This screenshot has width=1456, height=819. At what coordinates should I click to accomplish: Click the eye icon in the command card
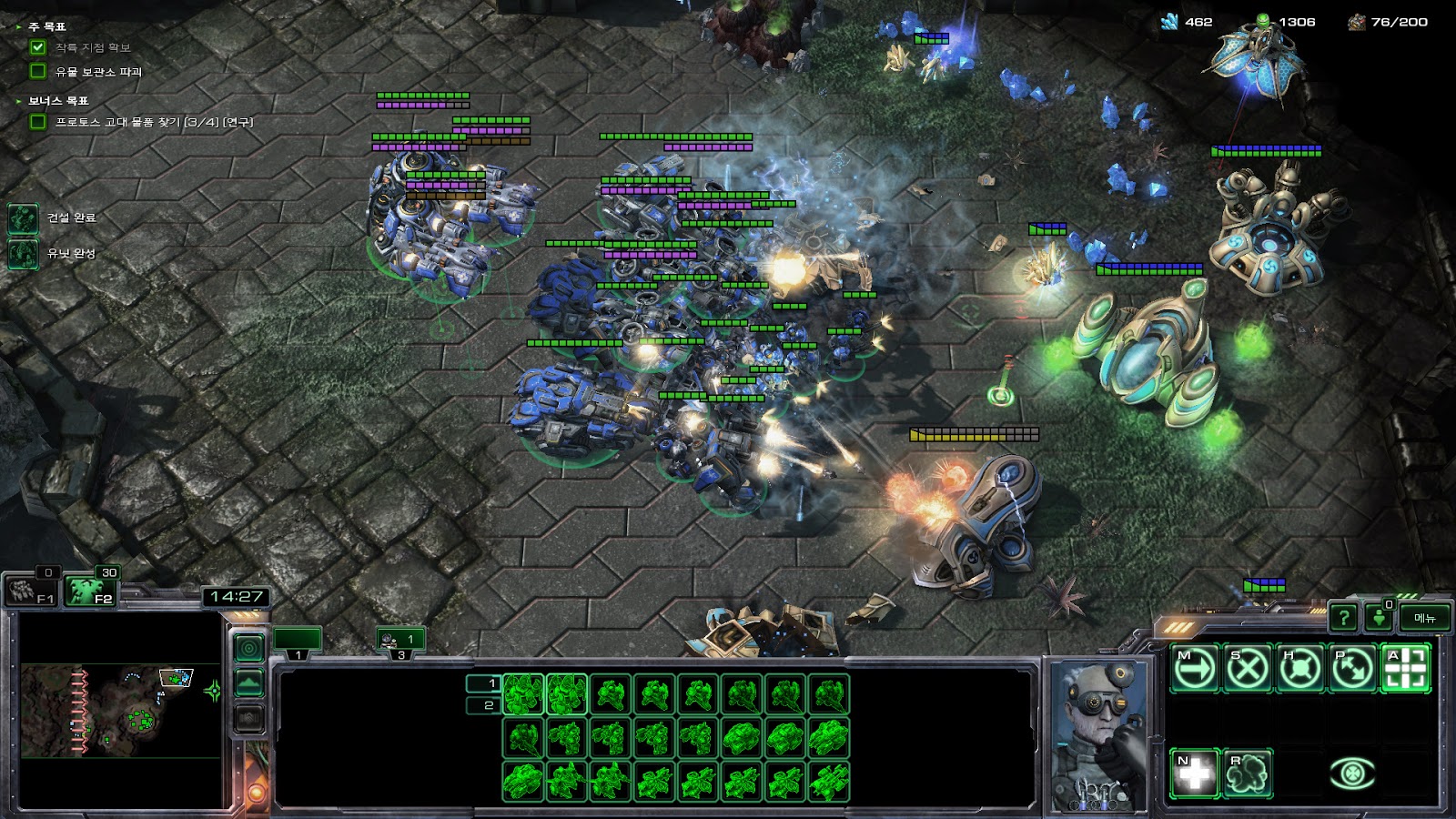[1352, 773]
